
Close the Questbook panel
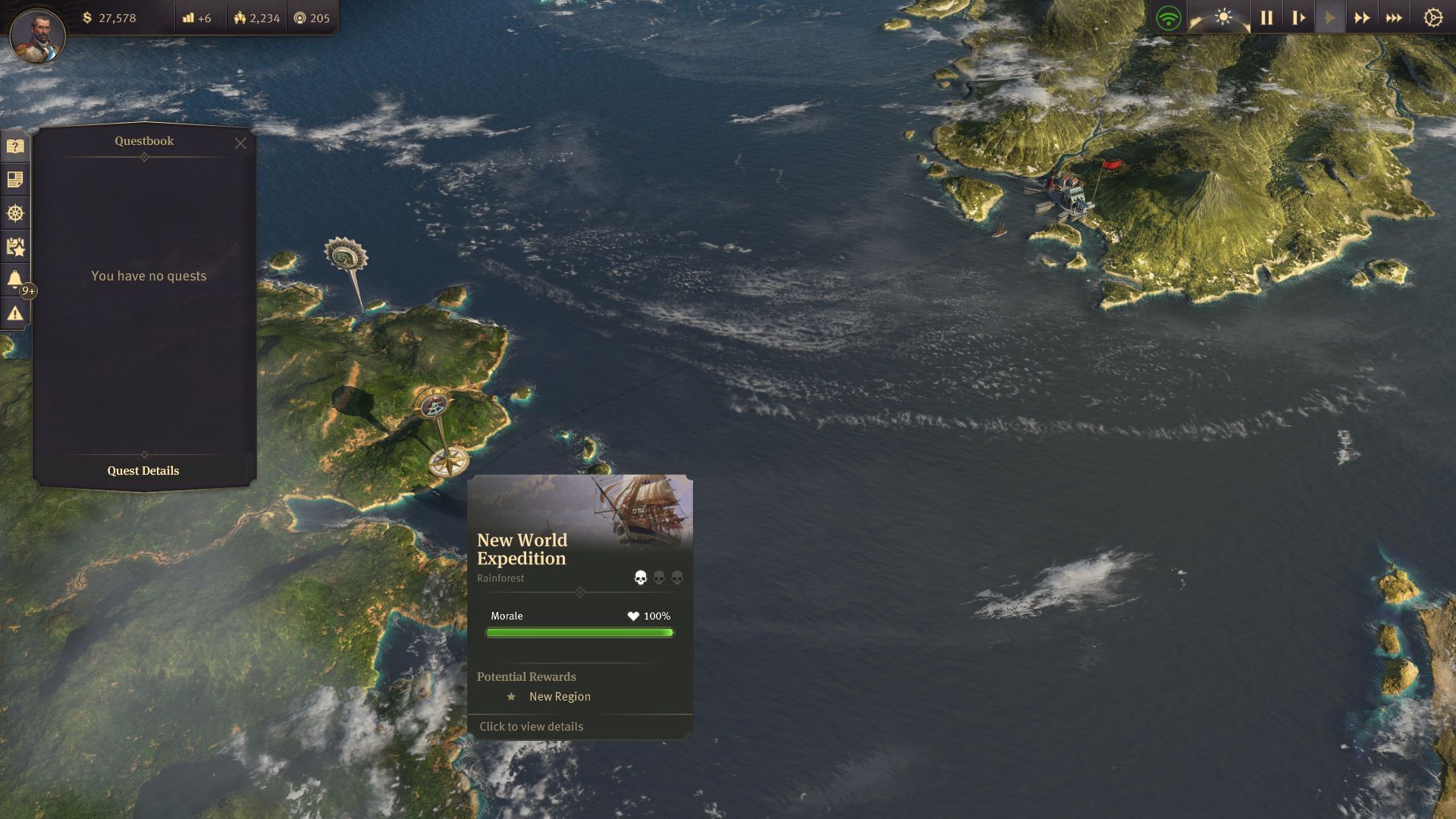(241, 143)
